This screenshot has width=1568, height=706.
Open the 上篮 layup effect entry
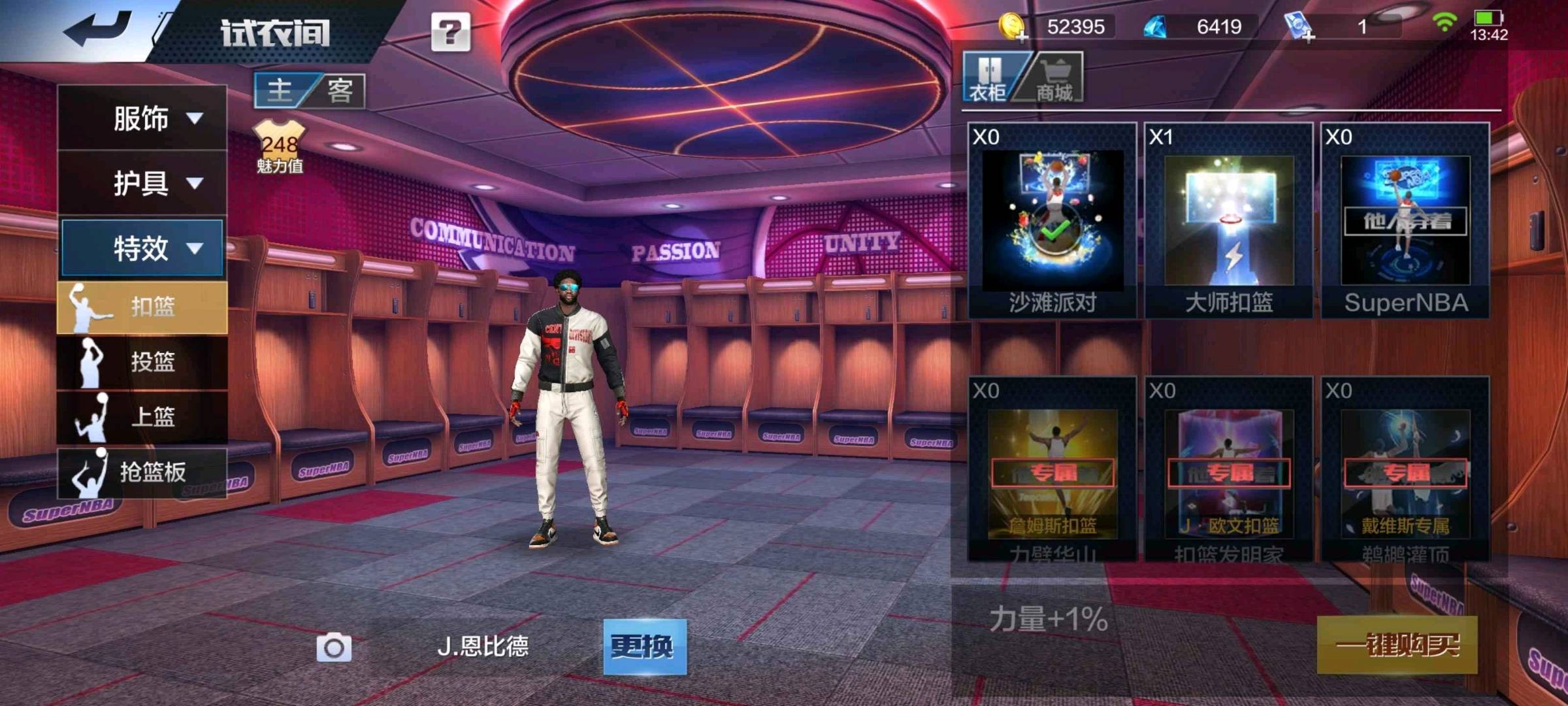point(142,416)
